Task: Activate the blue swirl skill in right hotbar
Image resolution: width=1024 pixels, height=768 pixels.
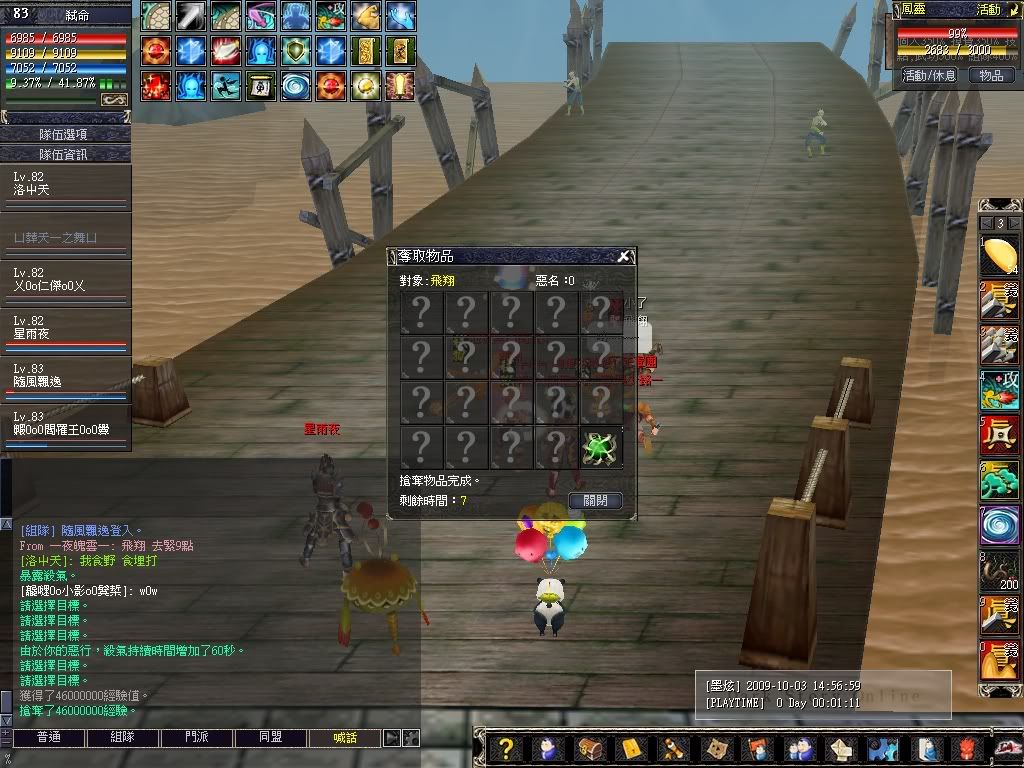Action: click(999, 527)
